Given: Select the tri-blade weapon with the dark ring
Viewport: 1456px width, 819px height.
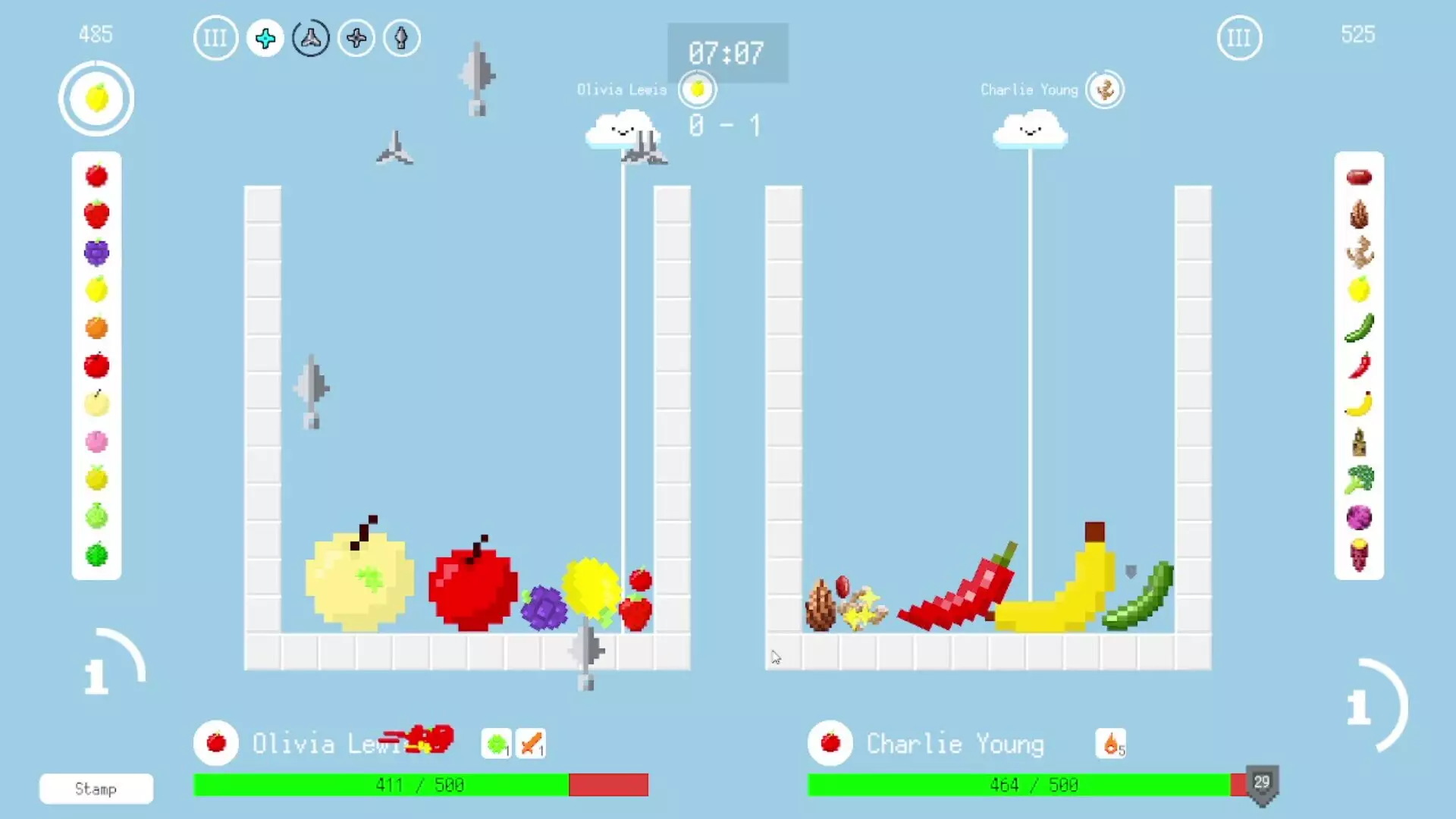Looking at the screenshot, I should (310, 38).
